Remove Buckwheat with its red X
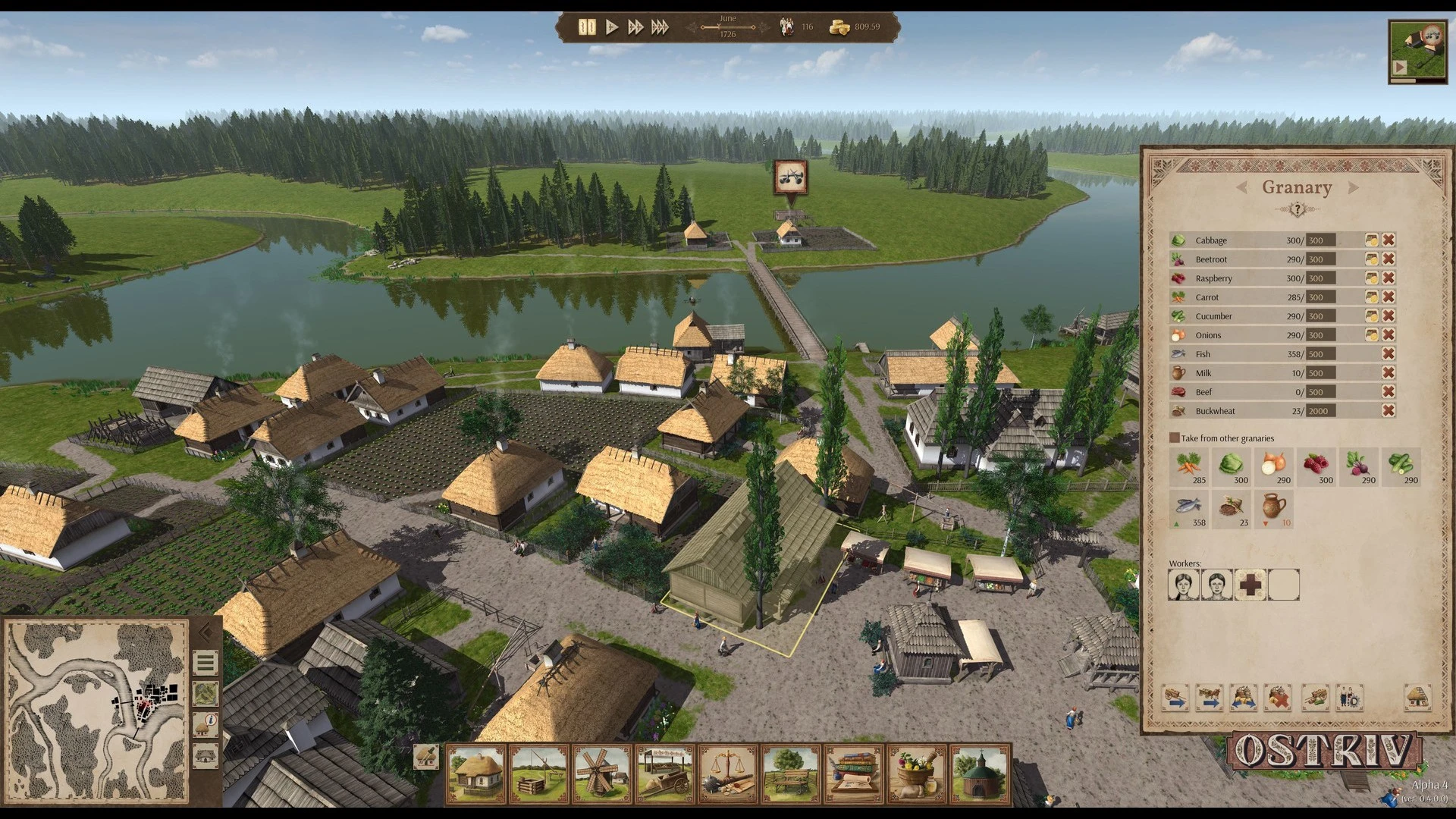This screenshot has height=819, width=1456. pos(1389,411)
